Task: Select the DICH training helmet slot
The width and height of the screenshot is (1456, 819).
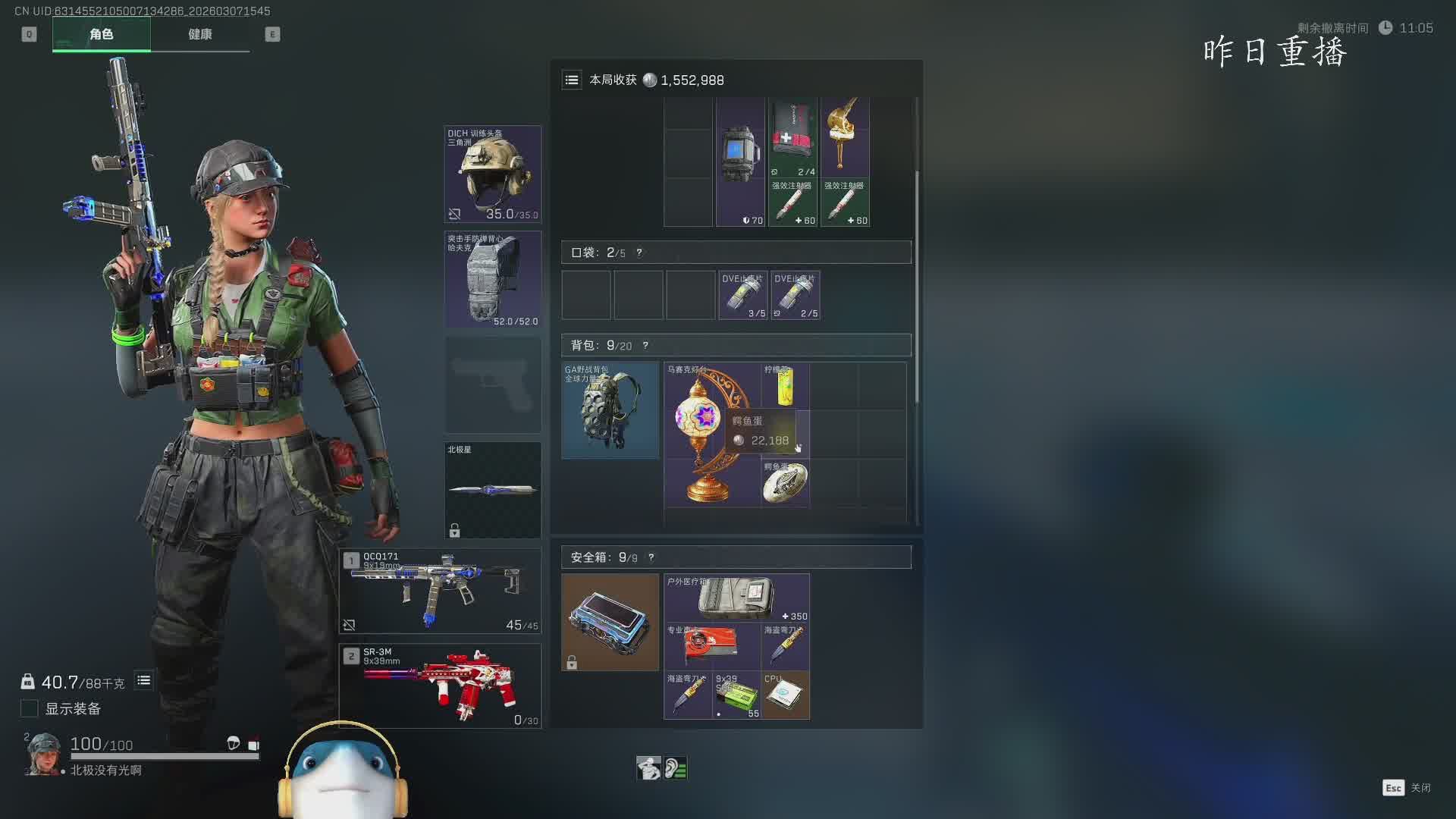Action: tap(492, 174)
